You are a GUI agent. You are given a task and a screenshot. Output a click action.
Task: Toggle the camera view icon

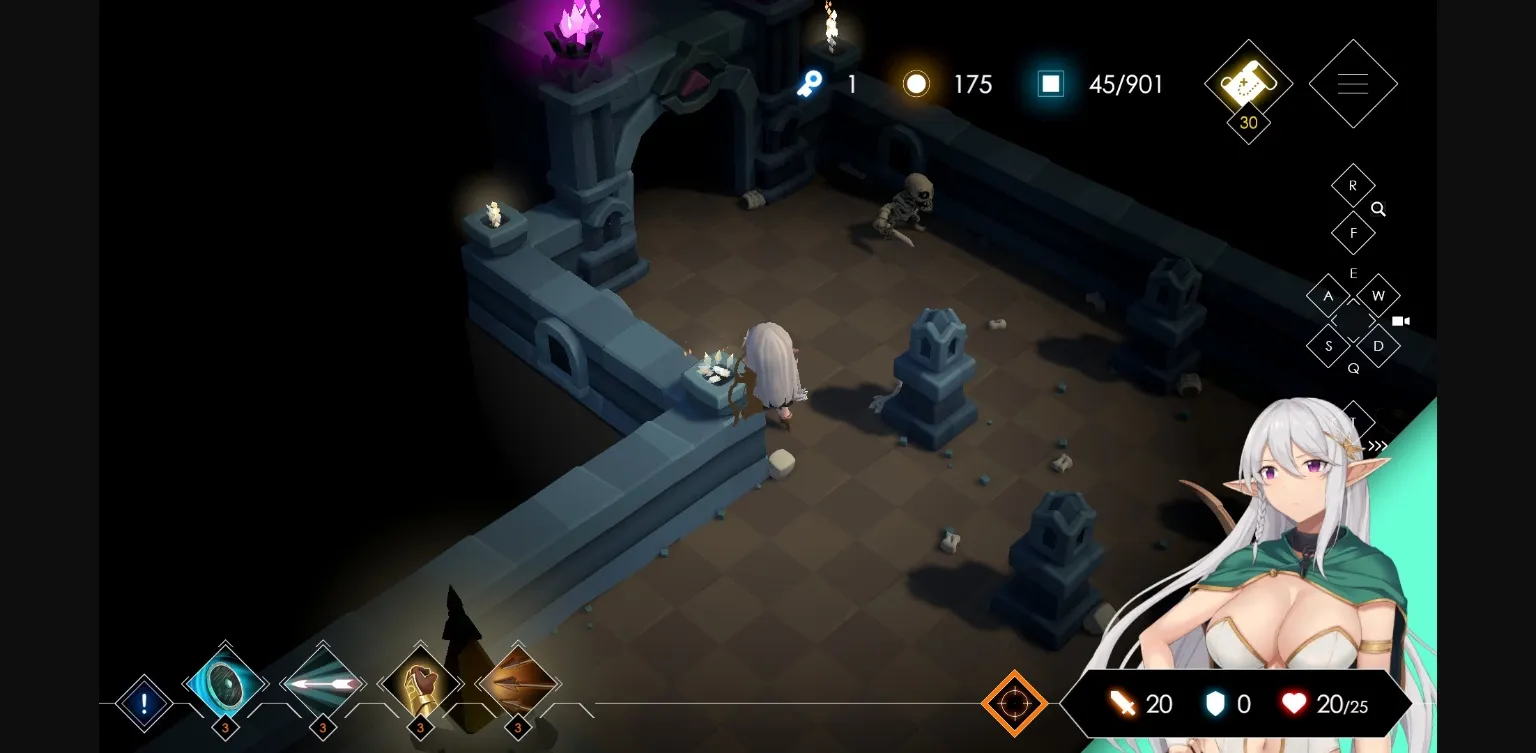pos(1400,321)
